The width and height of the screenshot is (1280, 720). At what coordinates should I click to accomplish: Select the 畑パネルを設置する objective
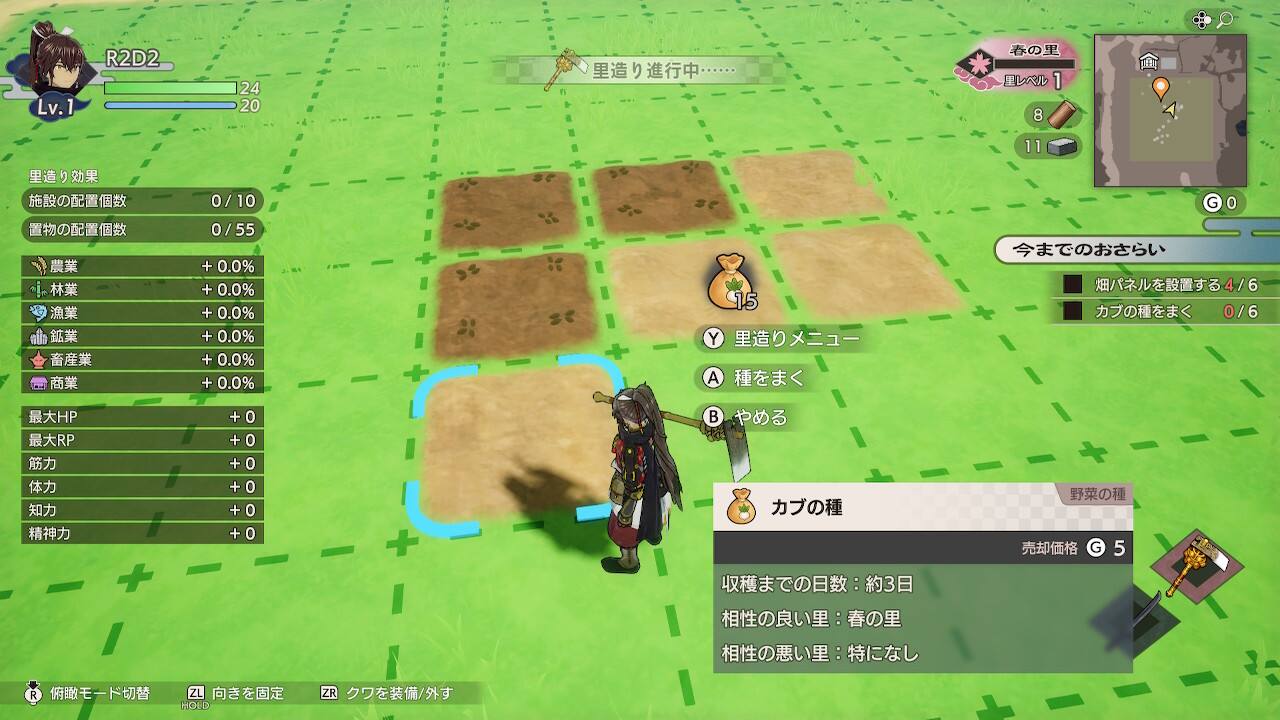pos(1158,285)
